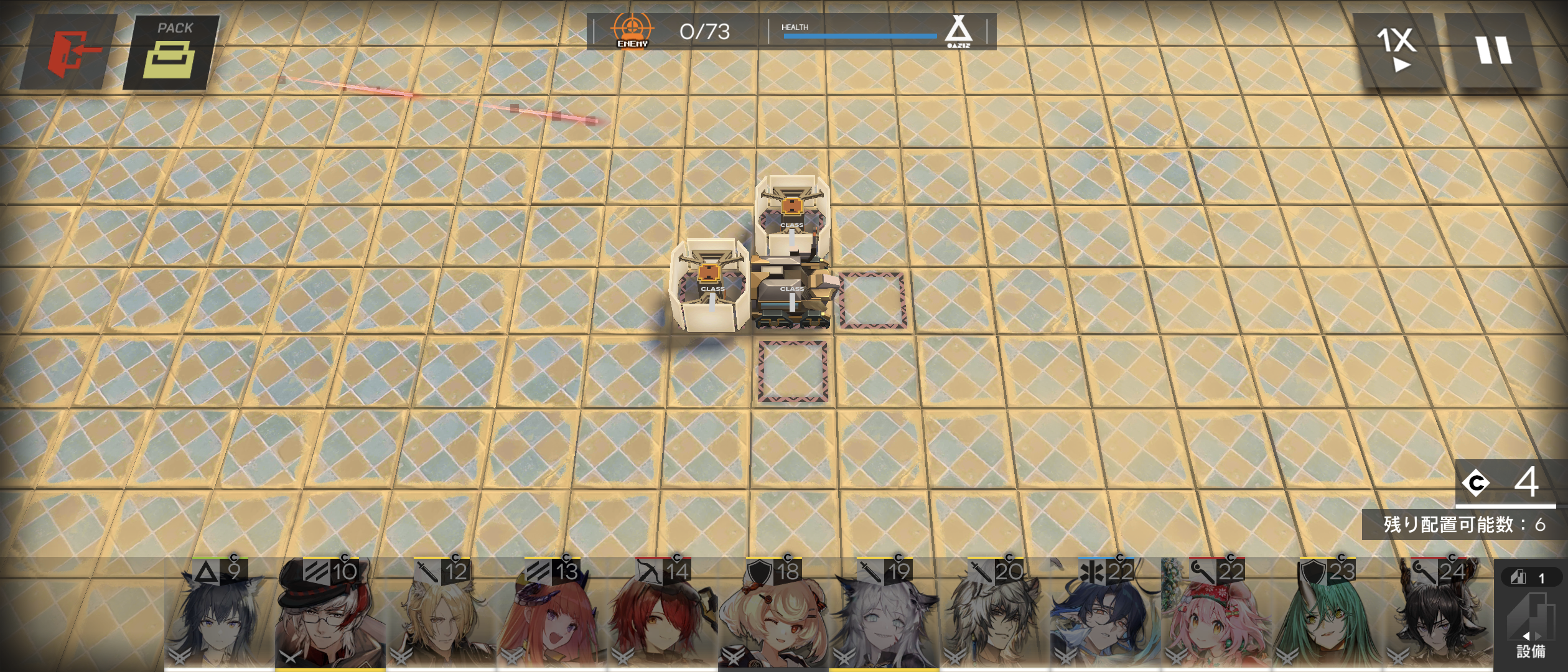The height and width of the screenshot is (672, 1568).
Task: Choose the cost 22 pink-haired caster operator
Action: tap(1216, 616)
